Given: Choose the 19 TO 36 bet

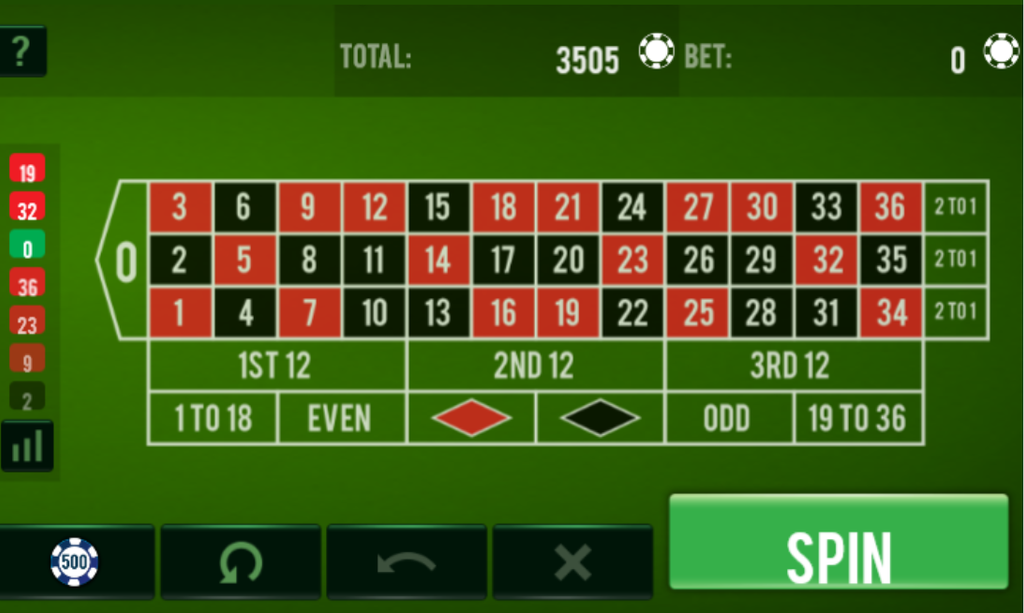Looking at the screenshot, I should [857, 419].
